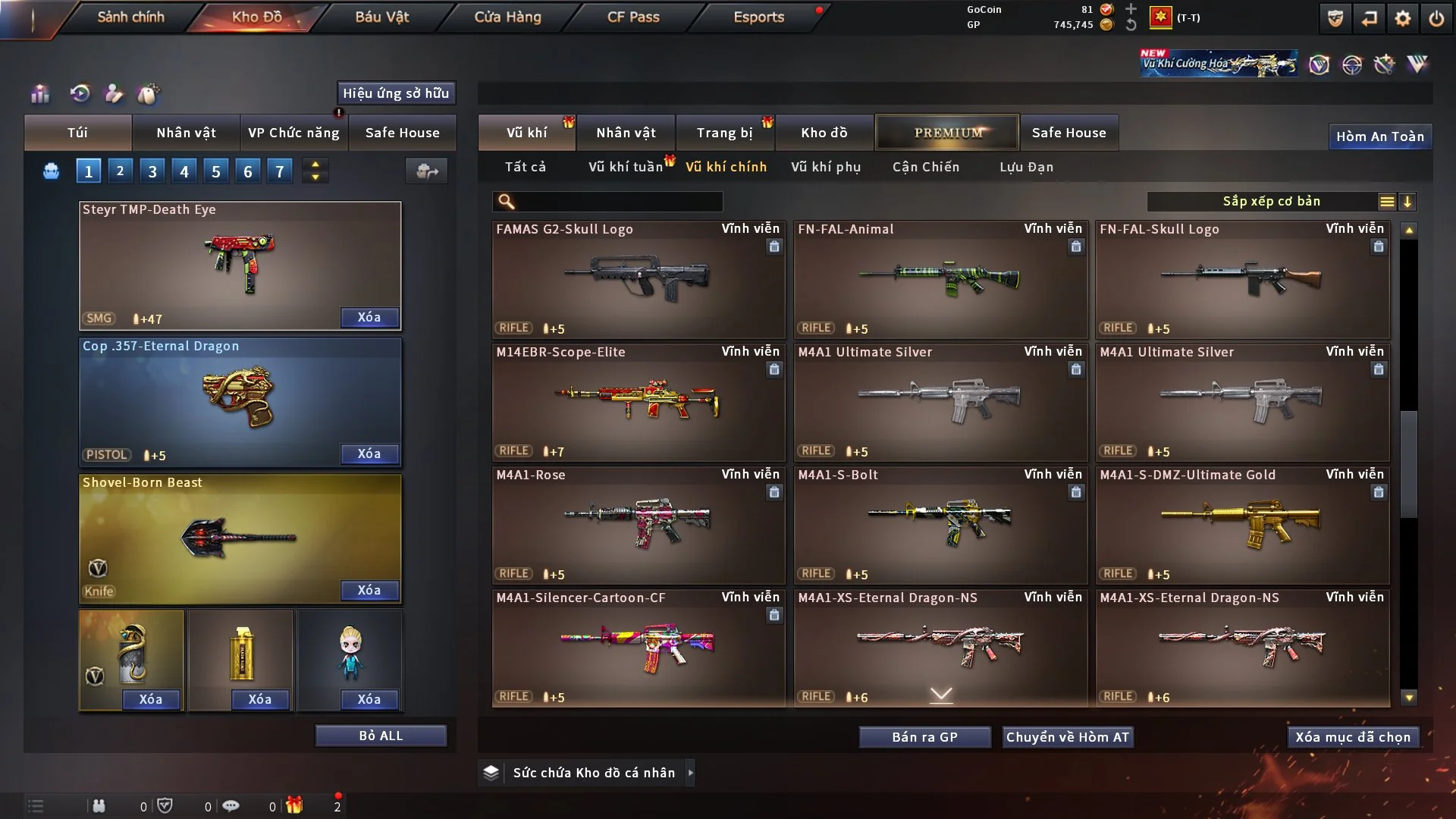Focus the weapon search field

618,202
